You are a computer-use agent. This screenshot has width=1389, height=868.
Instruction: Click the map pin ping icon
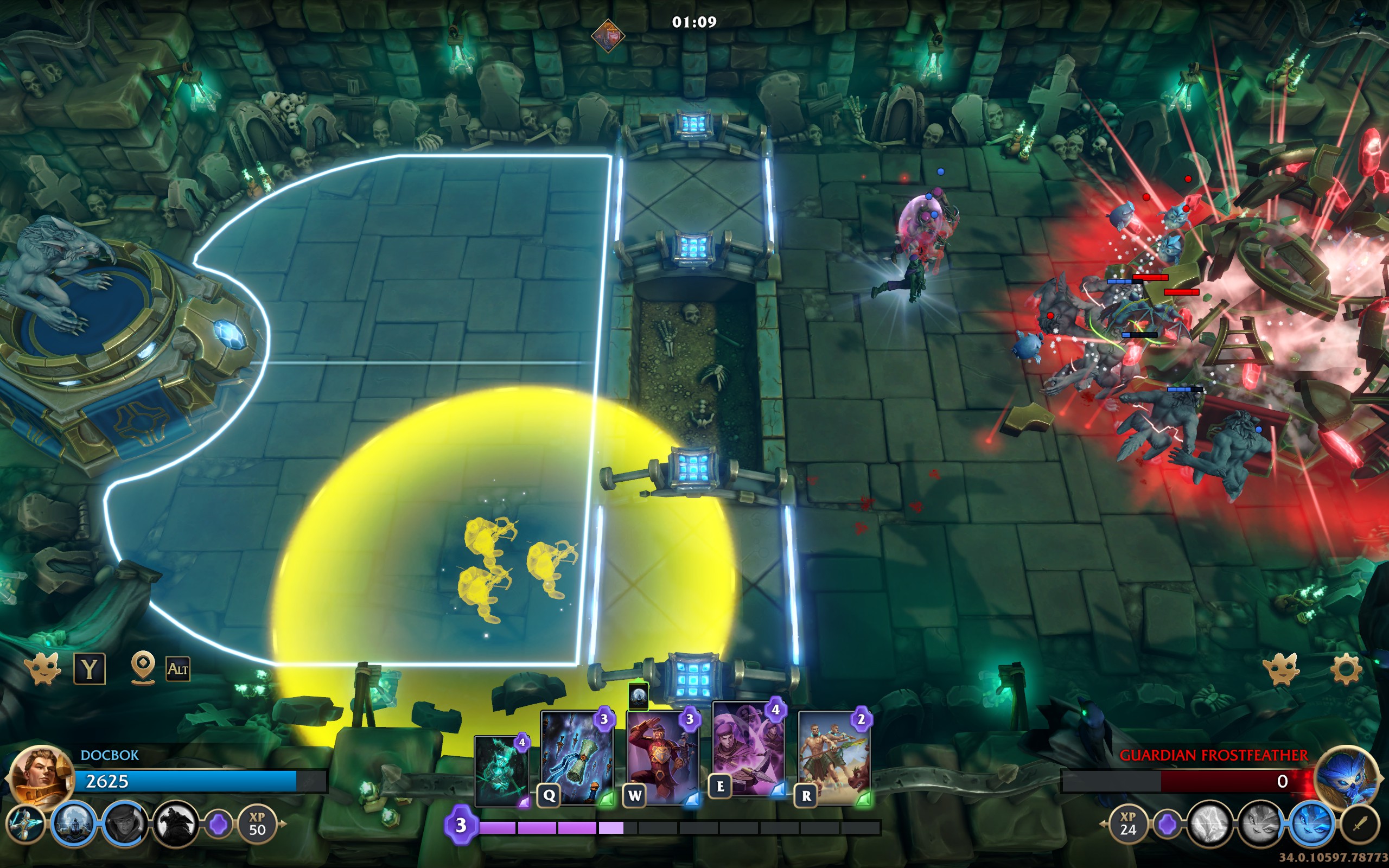[143, 668]
